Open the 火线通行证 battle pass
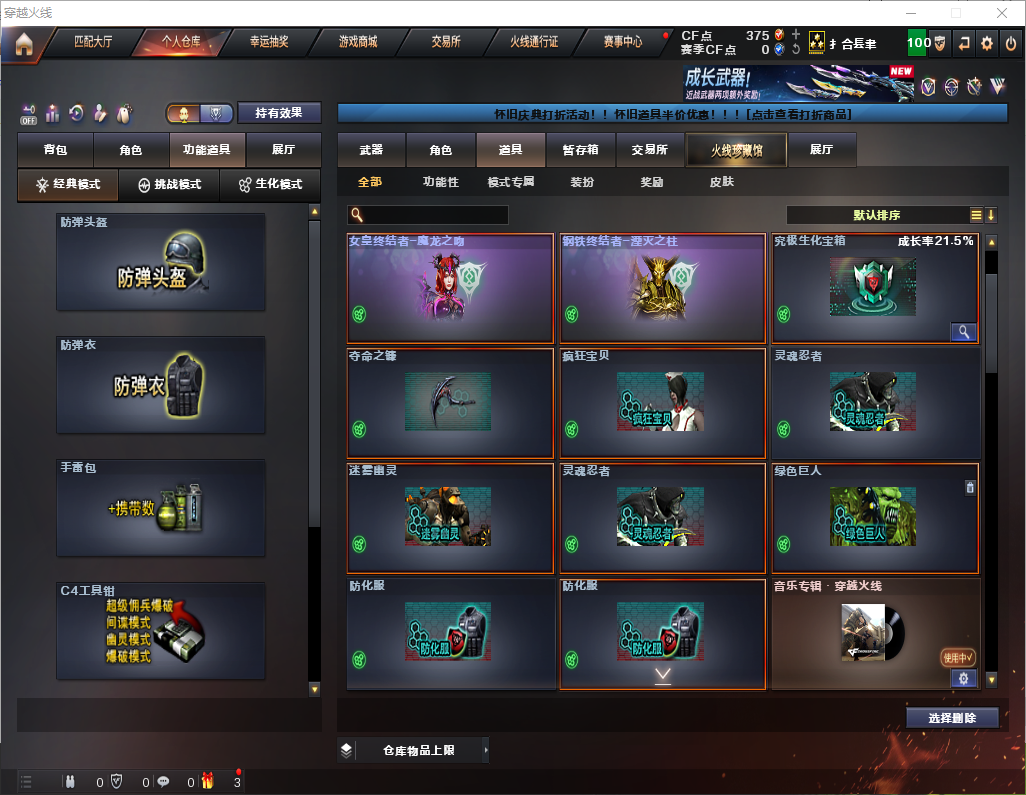1026x795 pixels. (x=534, y=43)
